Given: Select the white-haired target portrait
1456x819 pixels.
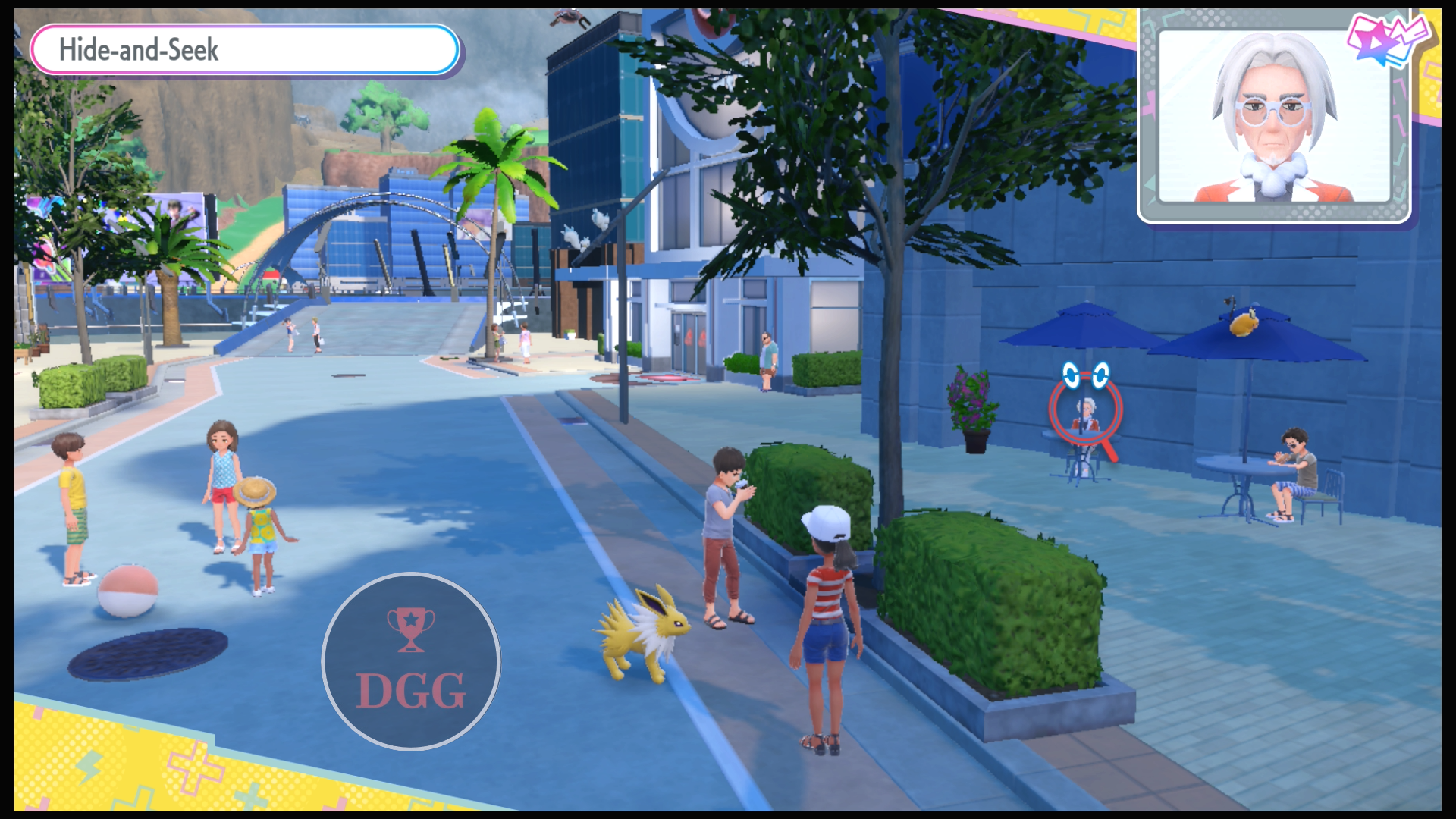Looking at the screenshot, I should [x=1274, y=118].
